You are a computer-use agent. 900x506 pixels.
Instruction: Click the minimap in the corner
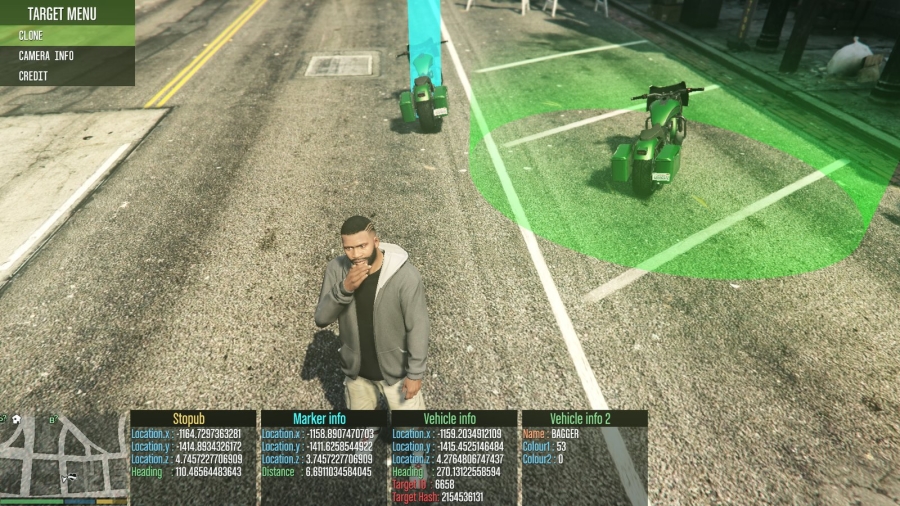(63, 453)
